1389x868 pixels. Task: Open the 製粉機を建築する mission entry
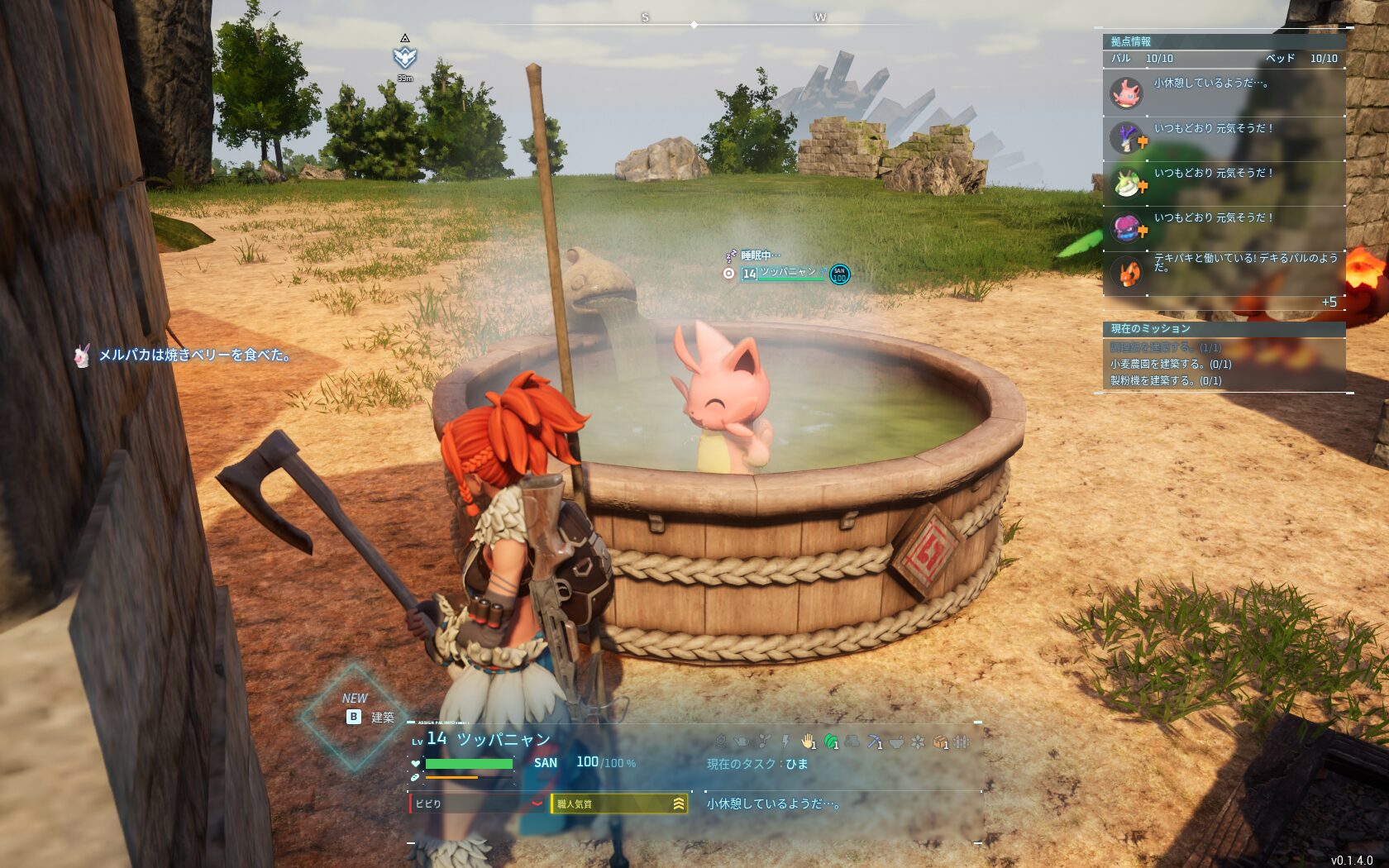[x=1165, y=380]
